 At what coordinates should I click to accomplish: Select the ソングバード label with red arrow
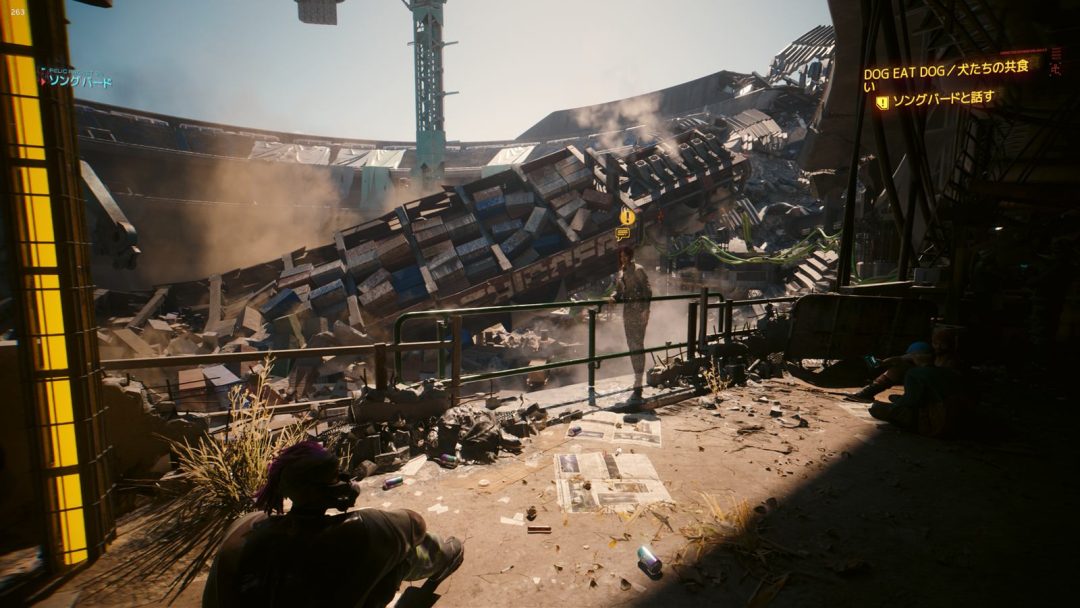(x=77, y=81)
